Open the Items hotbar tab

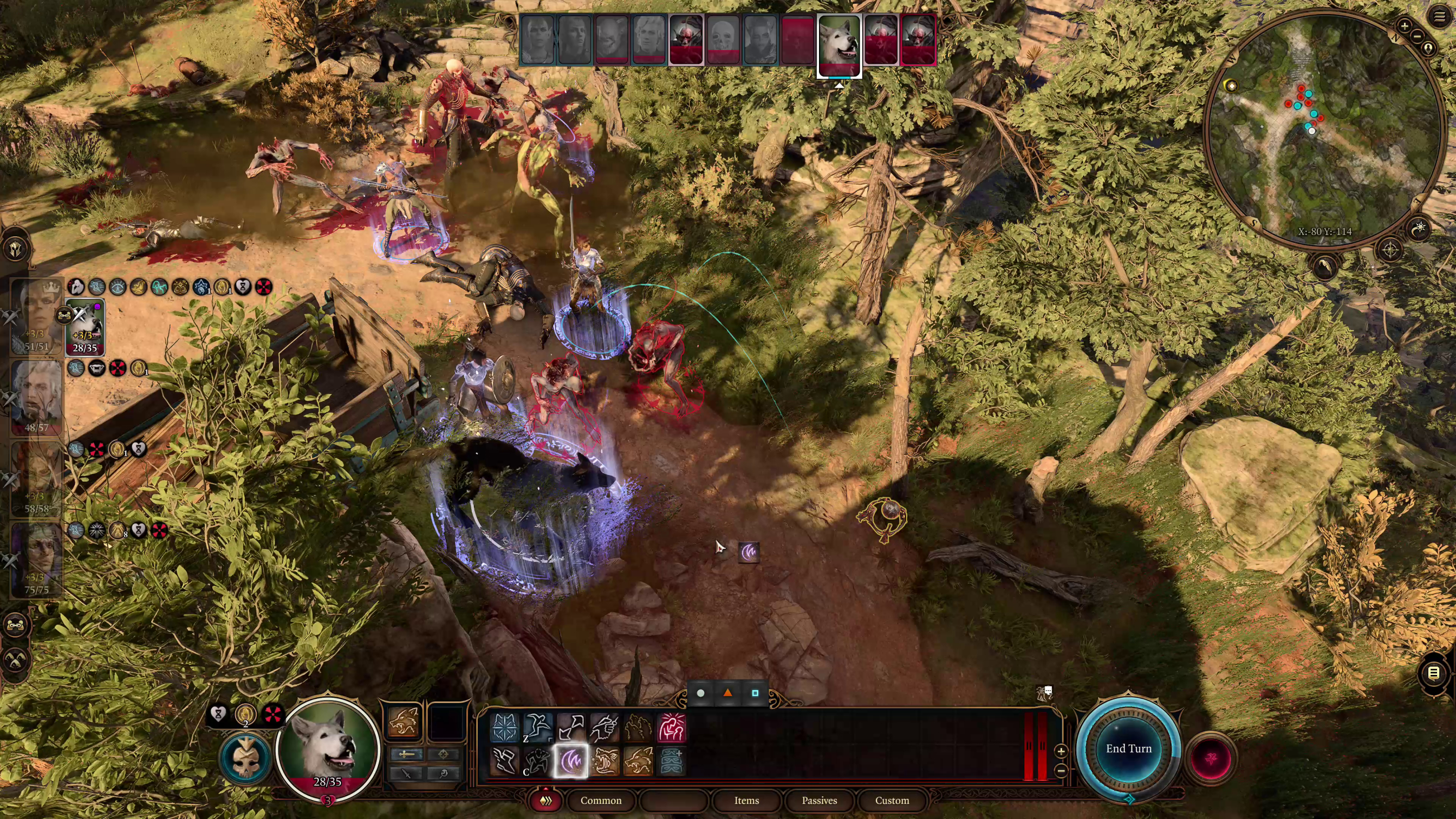(746, 801)
